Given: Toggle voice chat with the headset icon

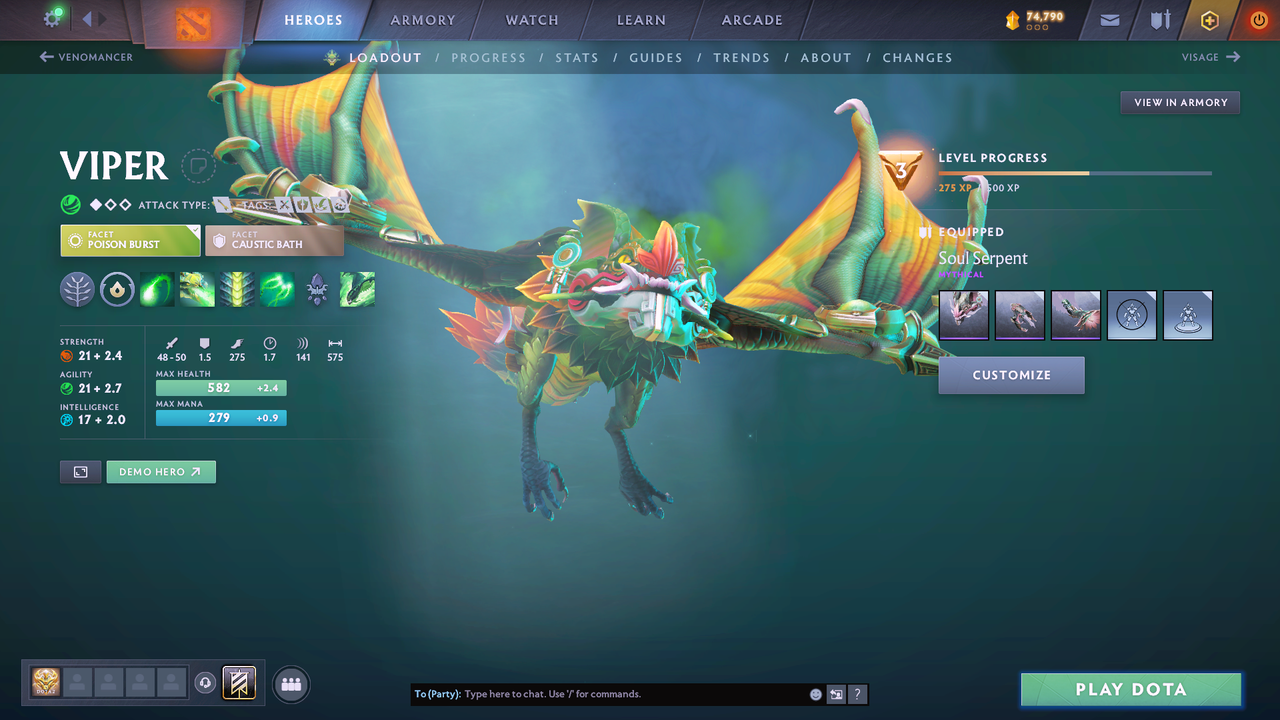Looking at the screenshot, I should 206,682.
